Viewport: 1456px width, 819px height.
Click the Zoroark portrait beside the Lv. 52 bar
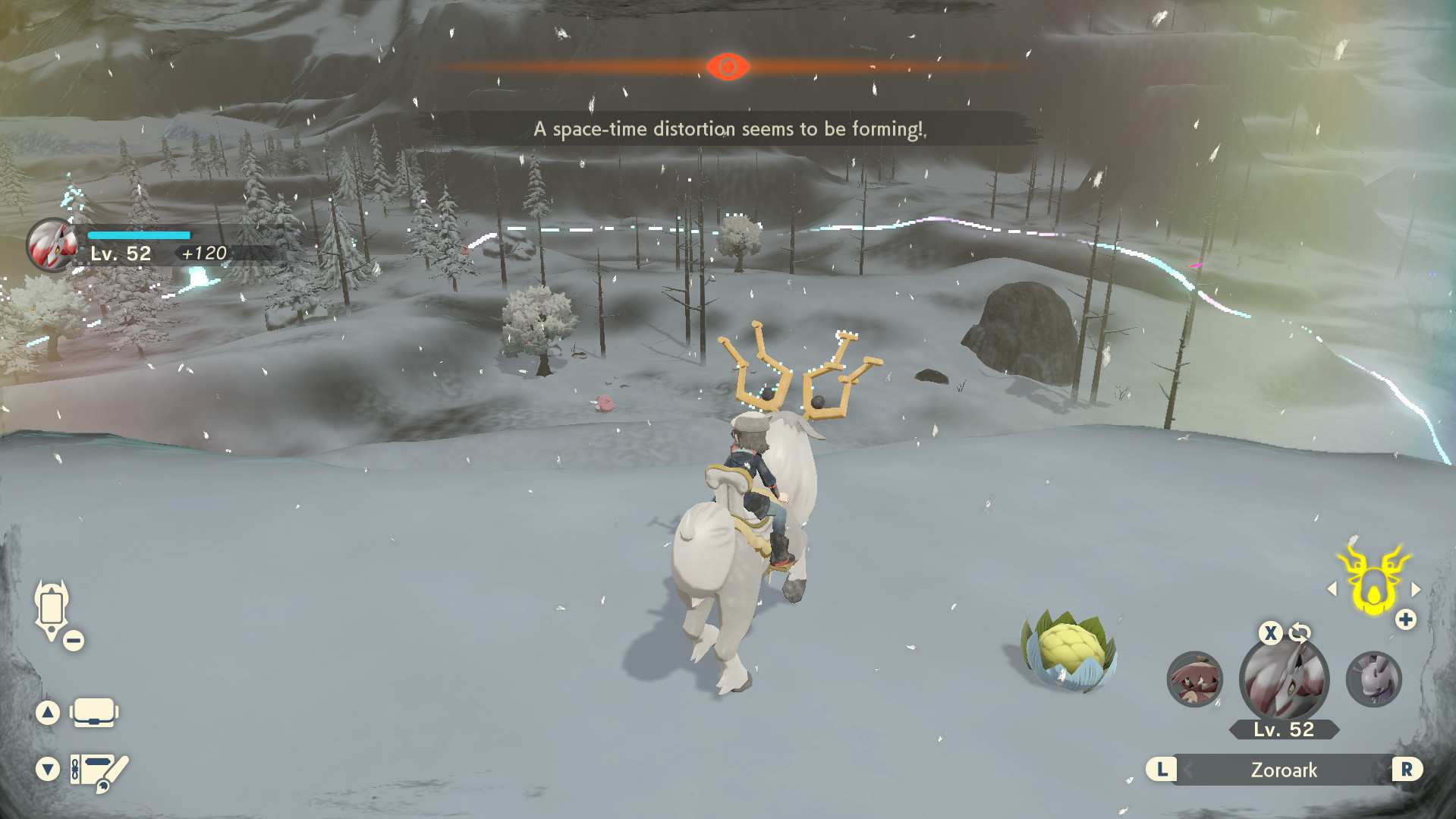tap(52, 245)
